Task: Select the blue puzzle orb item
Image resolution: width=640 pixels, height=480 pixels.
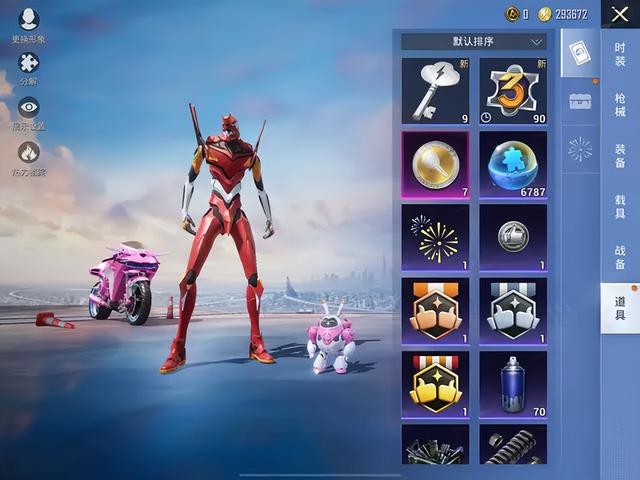Action: click(513, 164)
